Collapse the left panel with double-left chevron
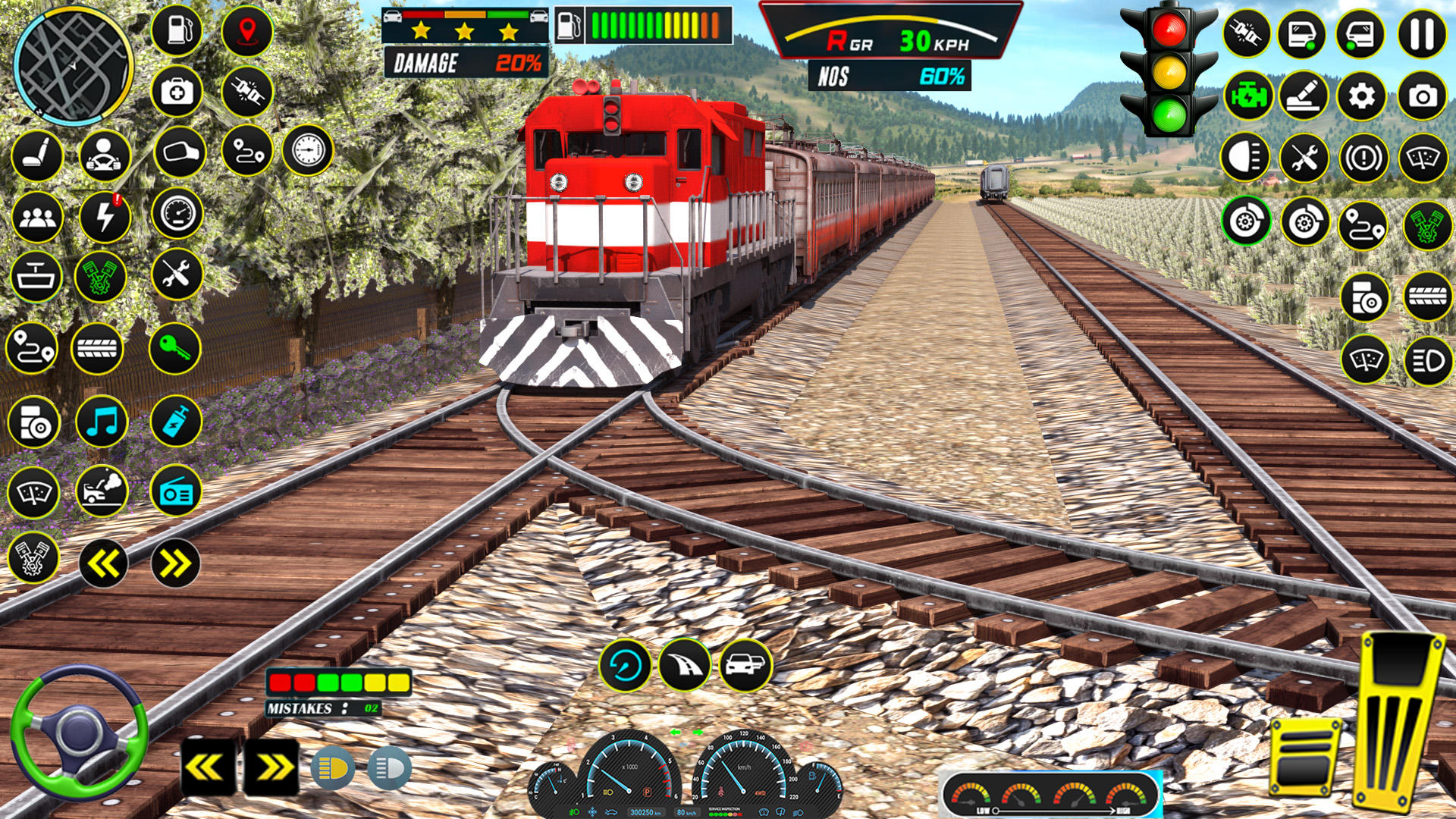This screenshot has height=819, width=1456. point(102,561)
